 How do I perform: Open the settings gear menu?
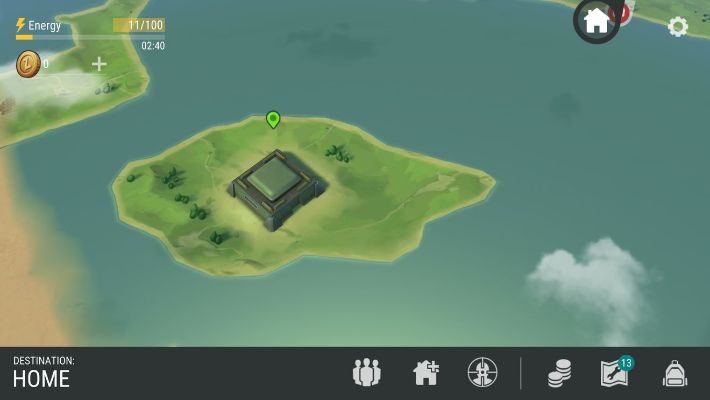678,27
